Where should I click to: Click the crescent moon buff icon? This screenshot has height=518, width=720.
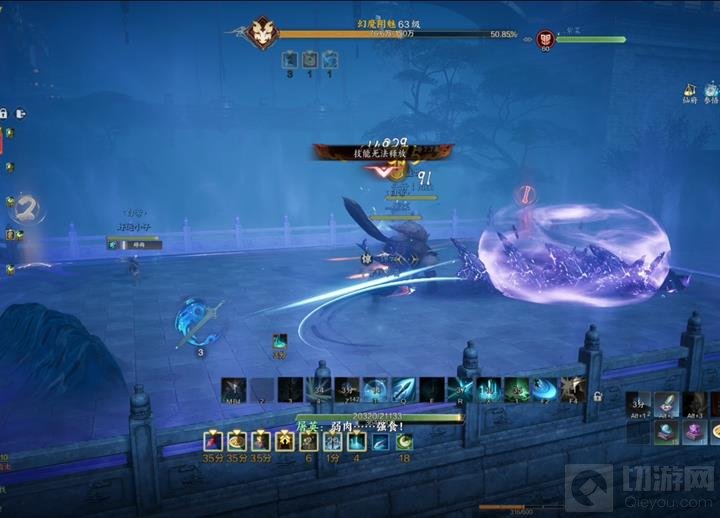tap(404, 440)
